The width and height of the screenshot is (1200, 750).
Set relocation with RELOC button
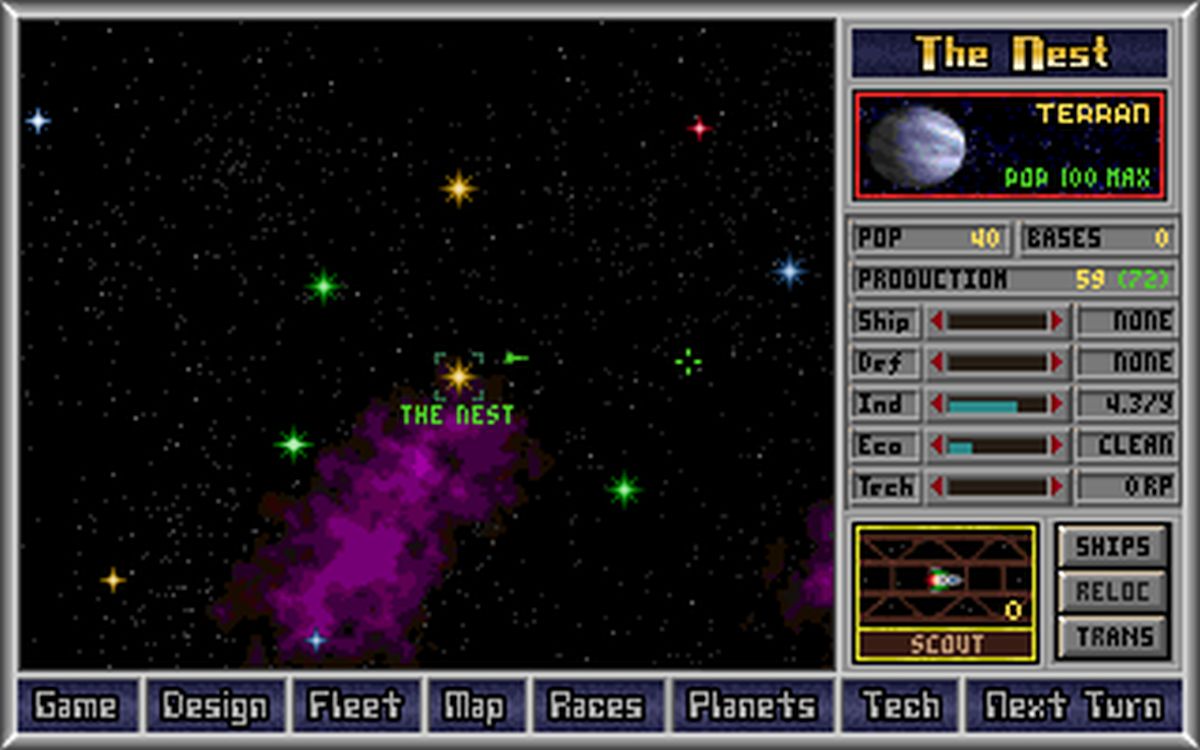(1113, 592)
